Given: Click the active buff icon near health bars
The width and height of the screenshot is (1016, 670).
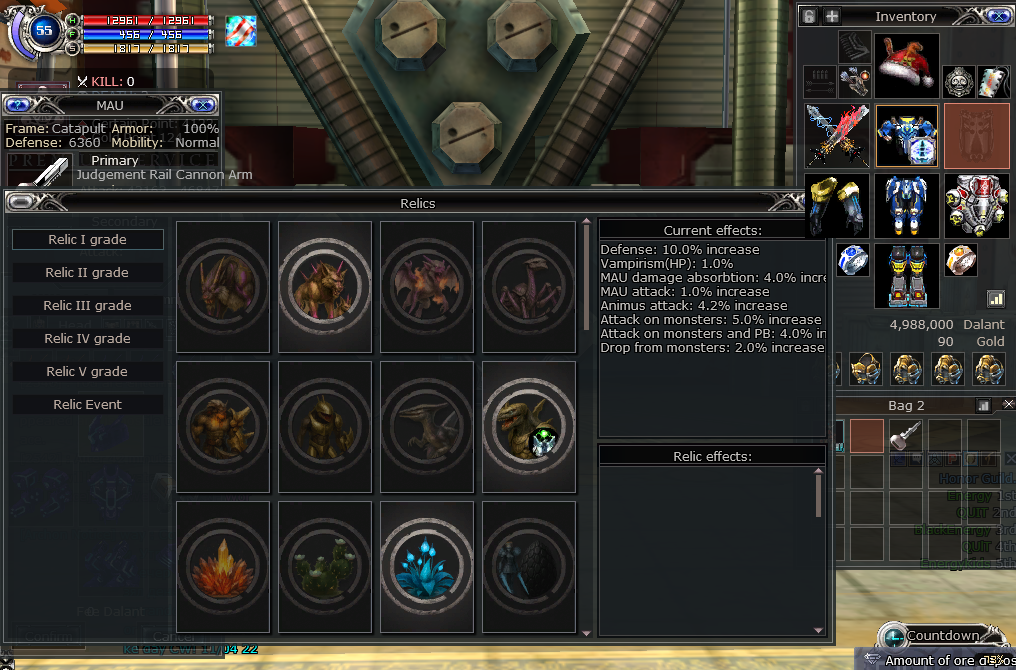Looking at the screenshot, I should pyautogui.click(x=241, y=31).
